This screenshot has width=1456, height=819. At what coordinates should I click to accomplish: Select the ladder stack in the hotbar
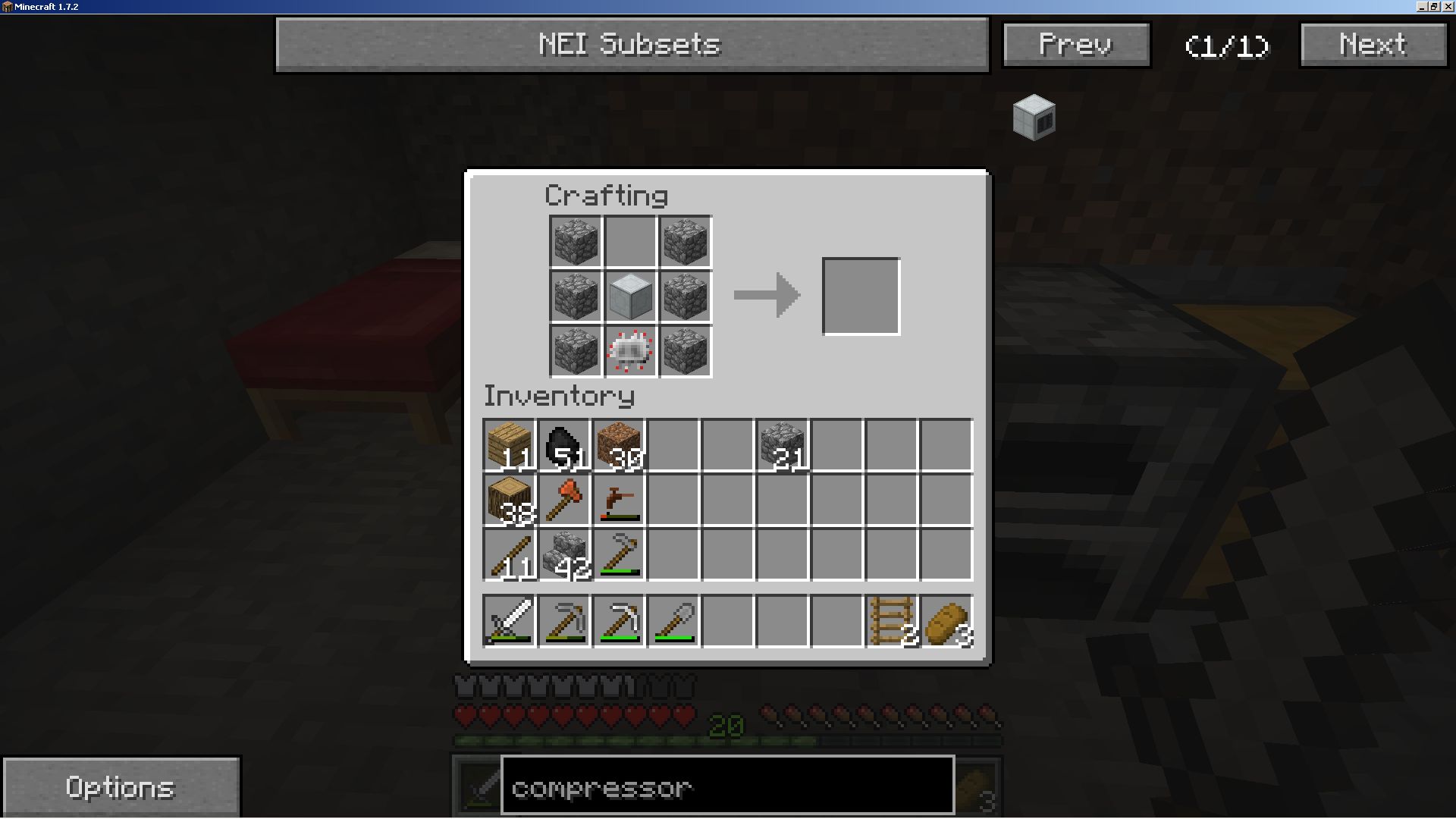click(892, 621)
